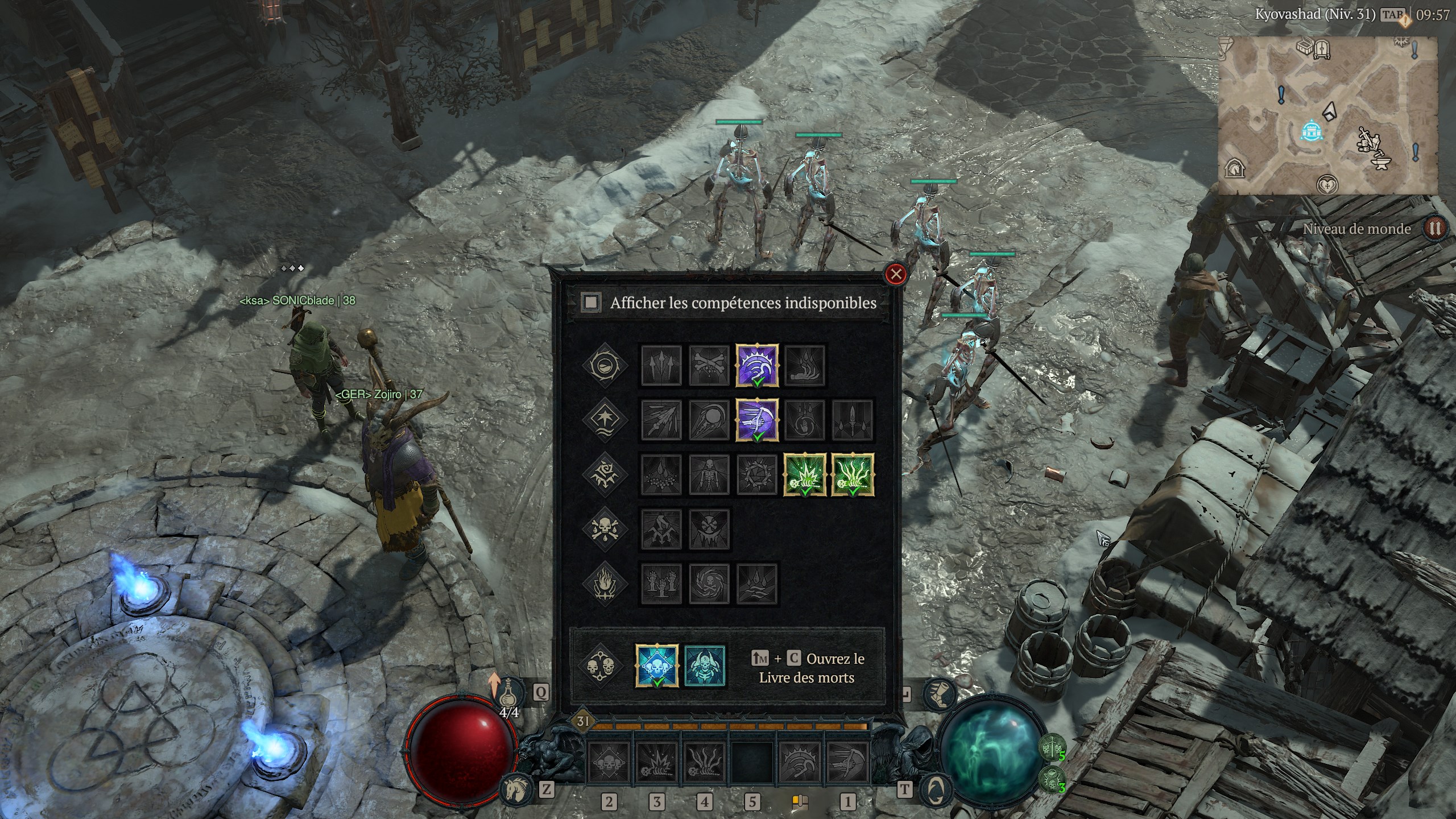Pick the green corpse tendrils skill
This screenshot has width=1456, height=819.
pos(853,474)
